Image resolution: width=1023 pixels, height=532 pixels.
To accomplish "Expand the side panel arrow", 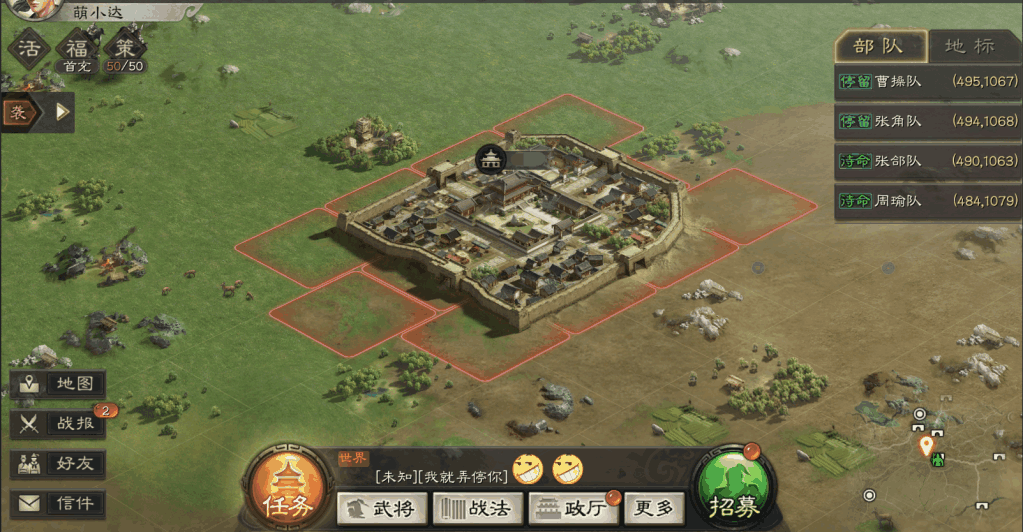I will [63, 112].
